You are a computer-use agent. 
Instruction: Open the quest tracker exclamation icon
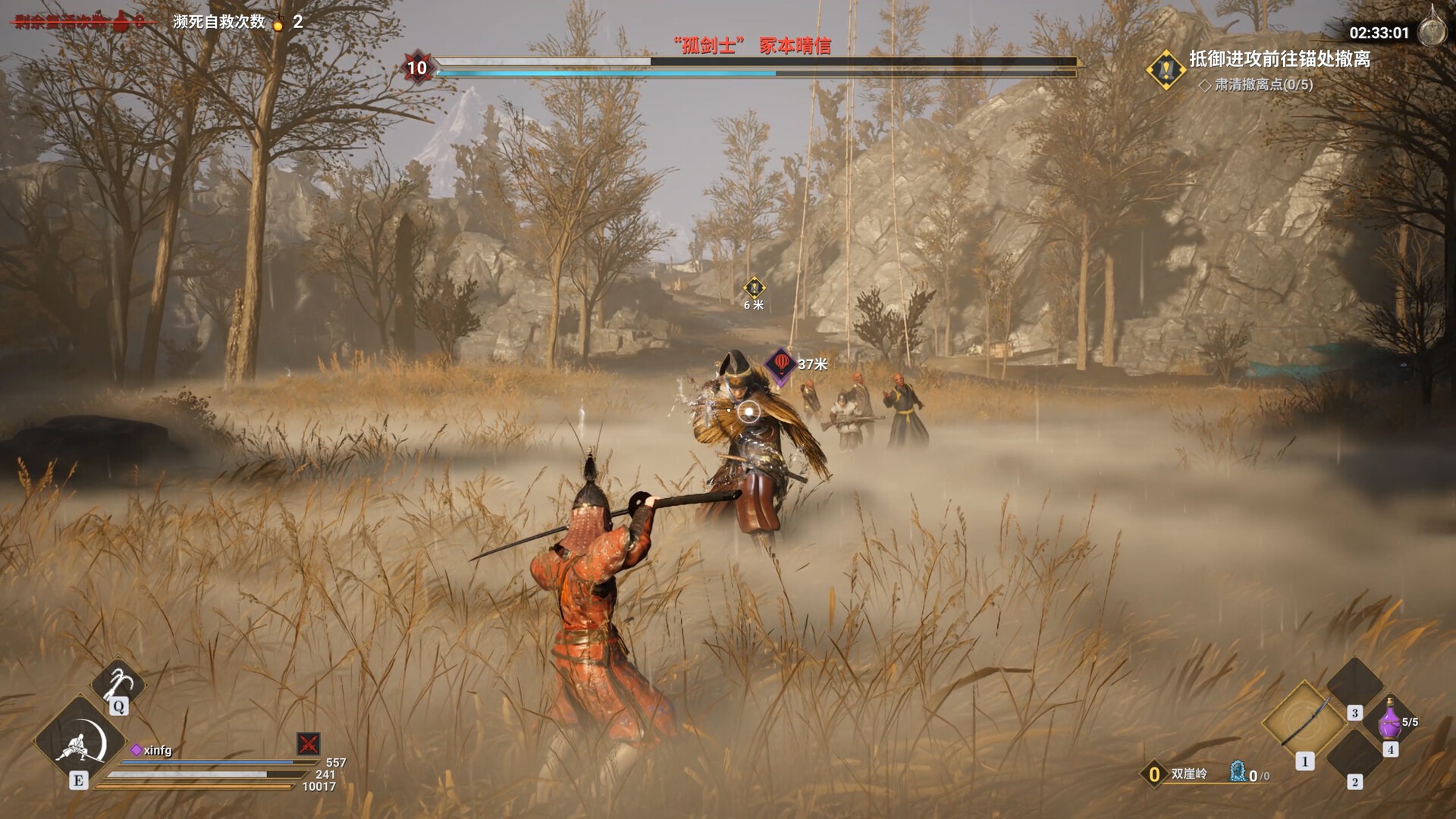click(x=1166, y=70)
